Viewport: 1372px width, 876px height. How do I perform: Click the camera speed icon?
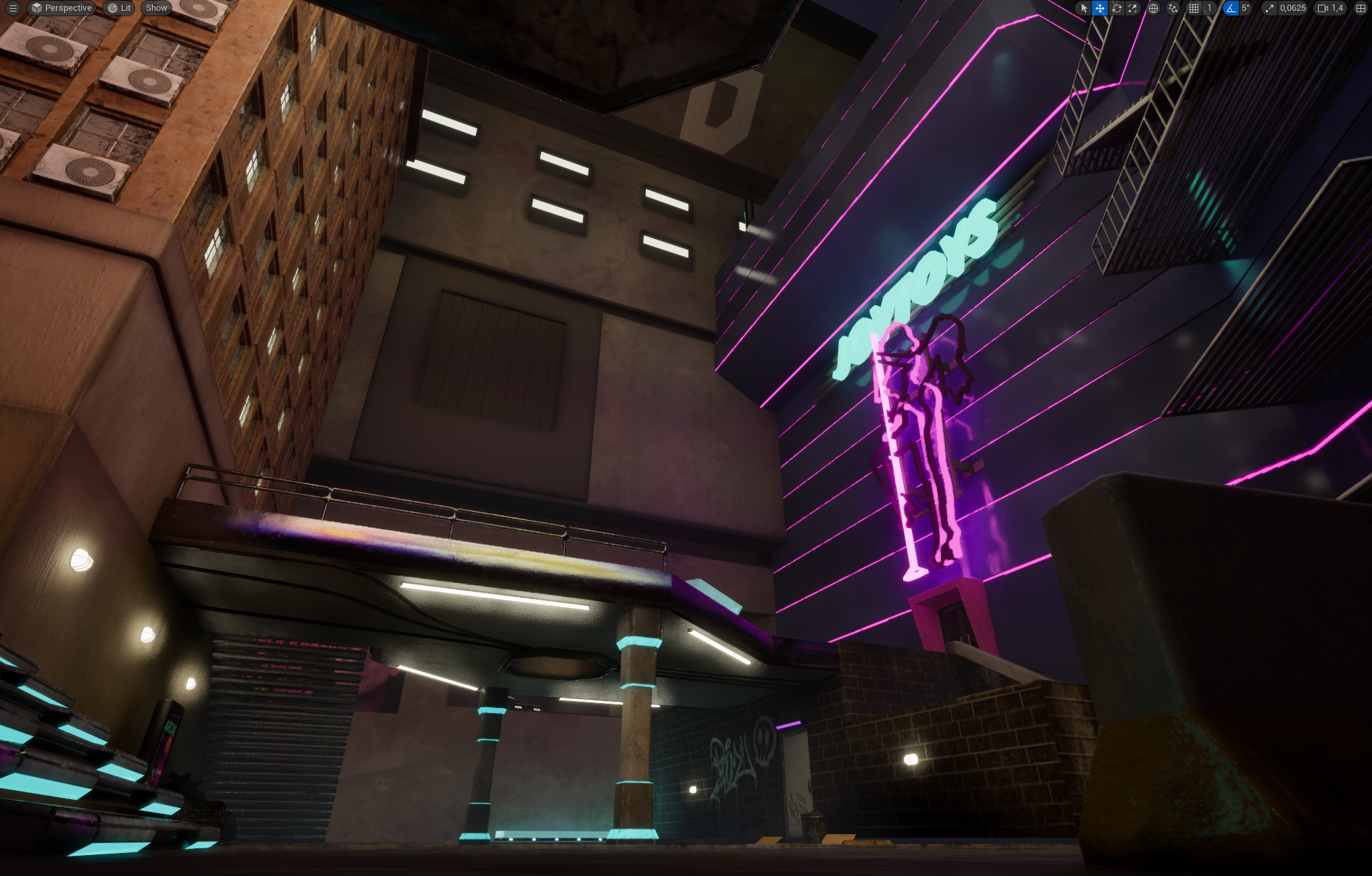1323,8
